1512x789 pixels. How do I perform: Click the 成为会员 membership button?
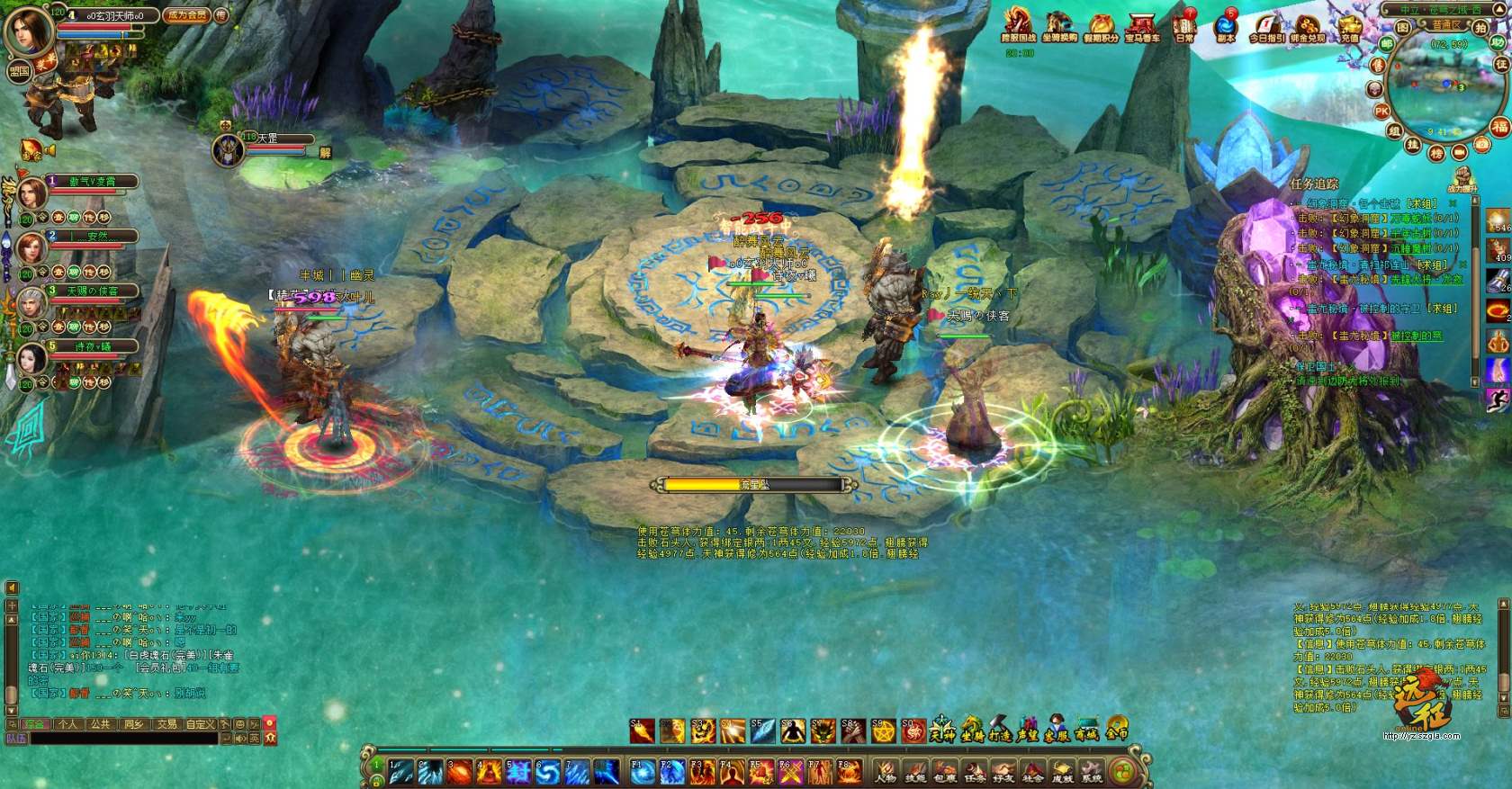[x=188, y=15]
